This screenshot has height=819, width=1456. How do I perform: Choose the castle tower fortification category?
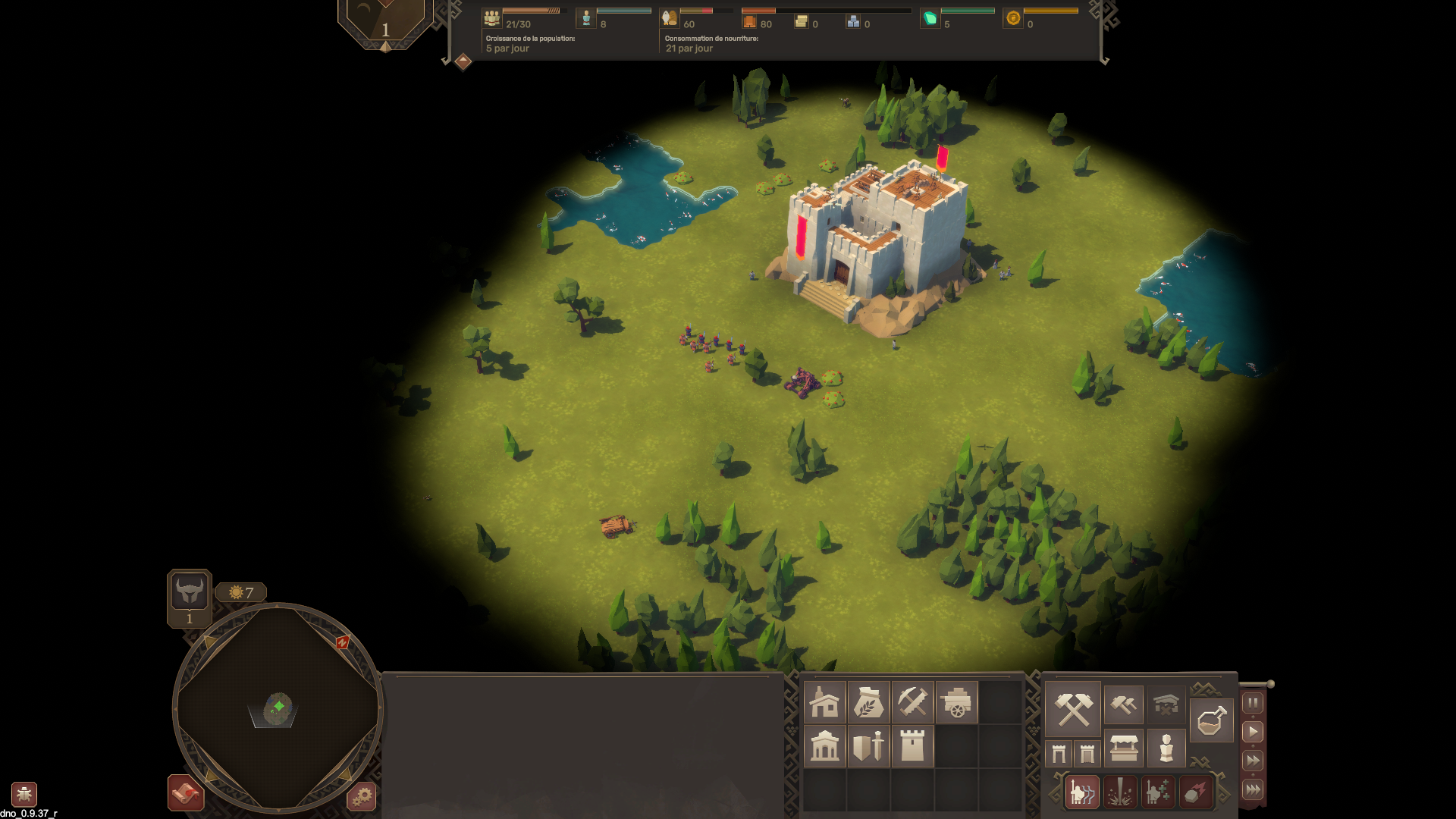[912, 746]
